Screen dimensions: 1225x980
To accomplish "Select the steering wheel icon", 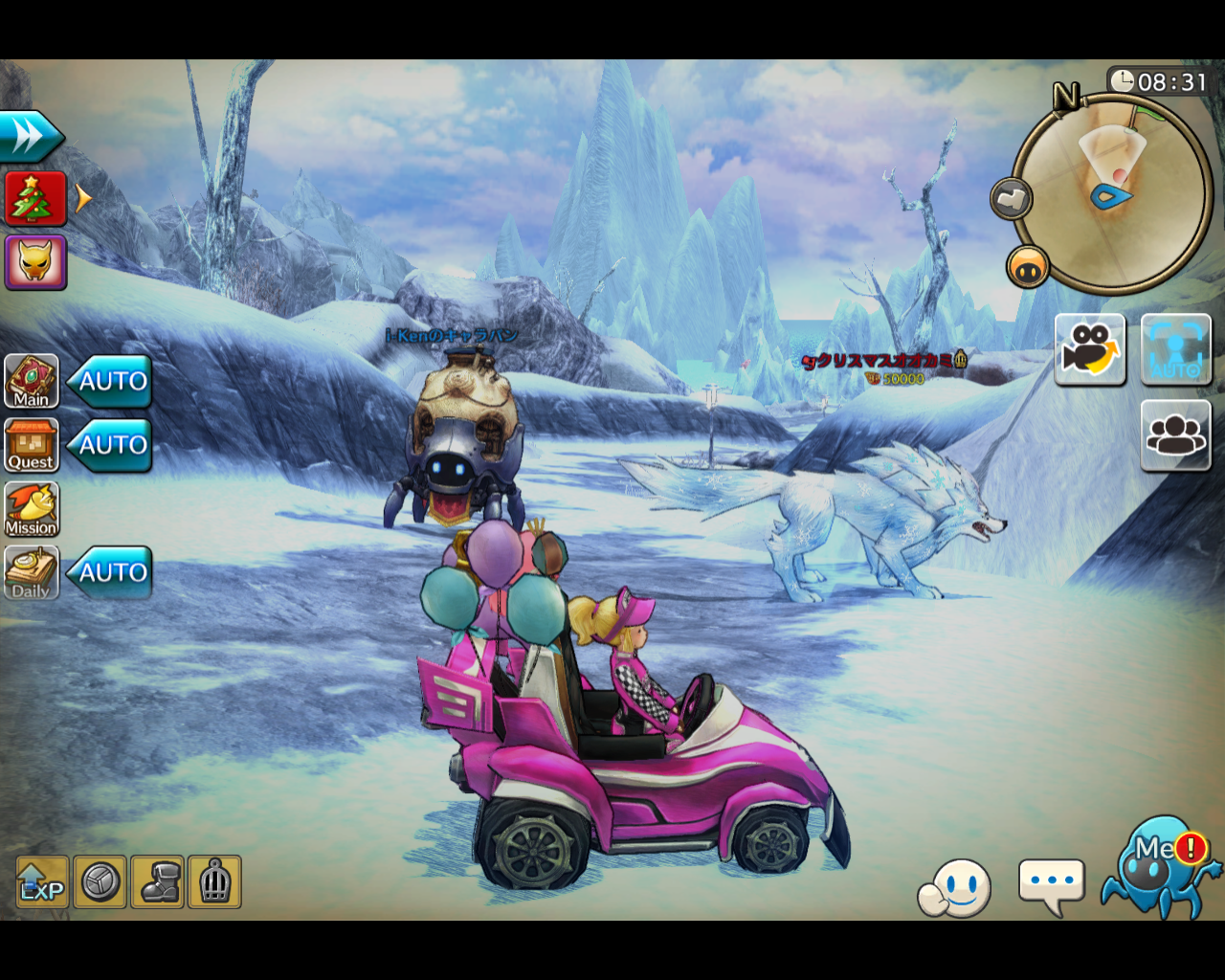I will point(100,881).
